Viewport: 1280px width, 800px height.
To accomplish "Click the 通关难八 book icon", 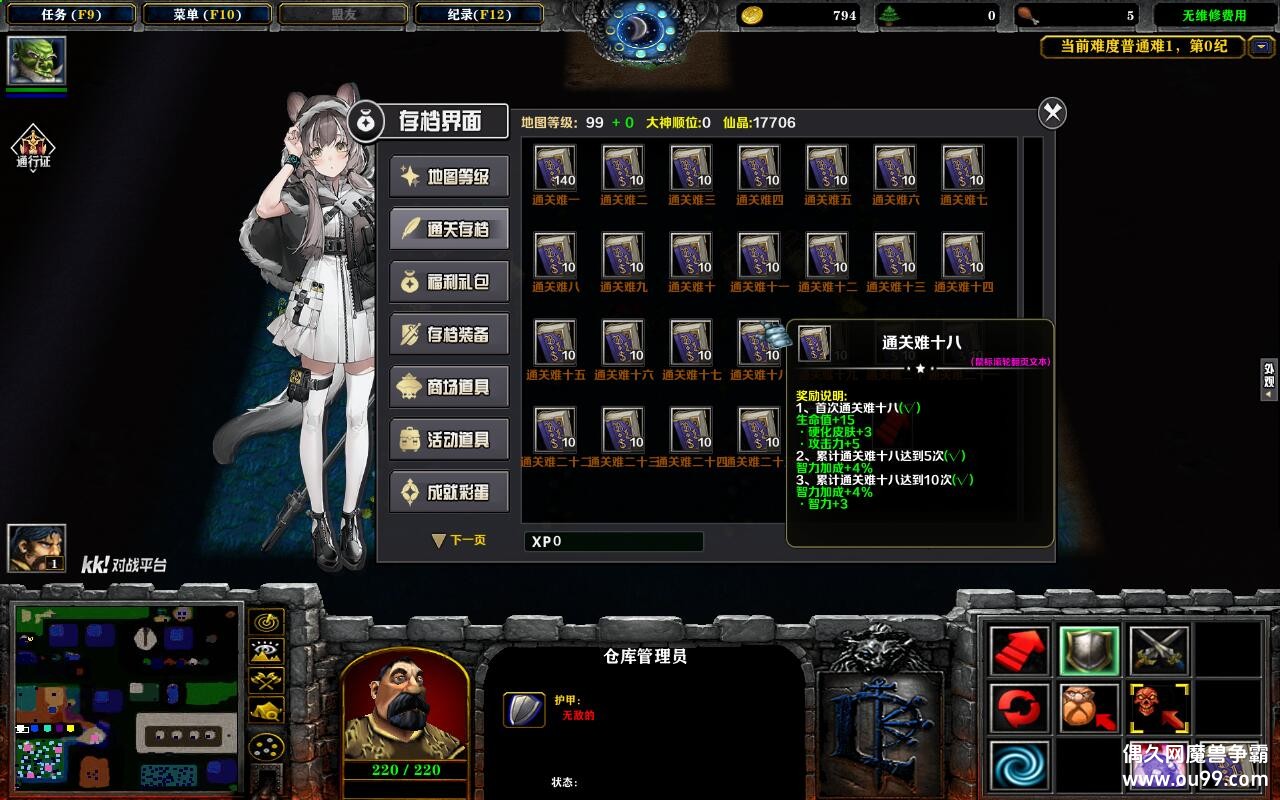I will (x=555, y=255).
